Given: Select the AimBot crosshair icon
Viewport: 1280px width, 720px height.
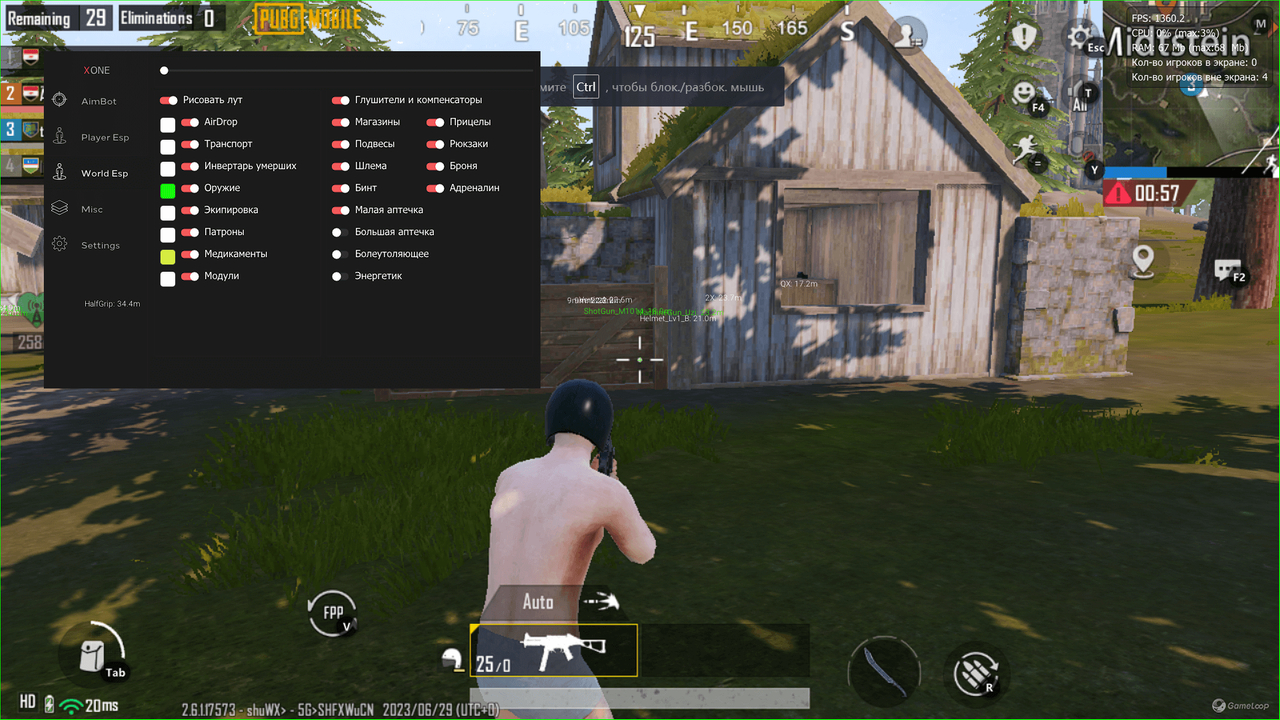Looking at the screenshot, I should tap(60, 100).
